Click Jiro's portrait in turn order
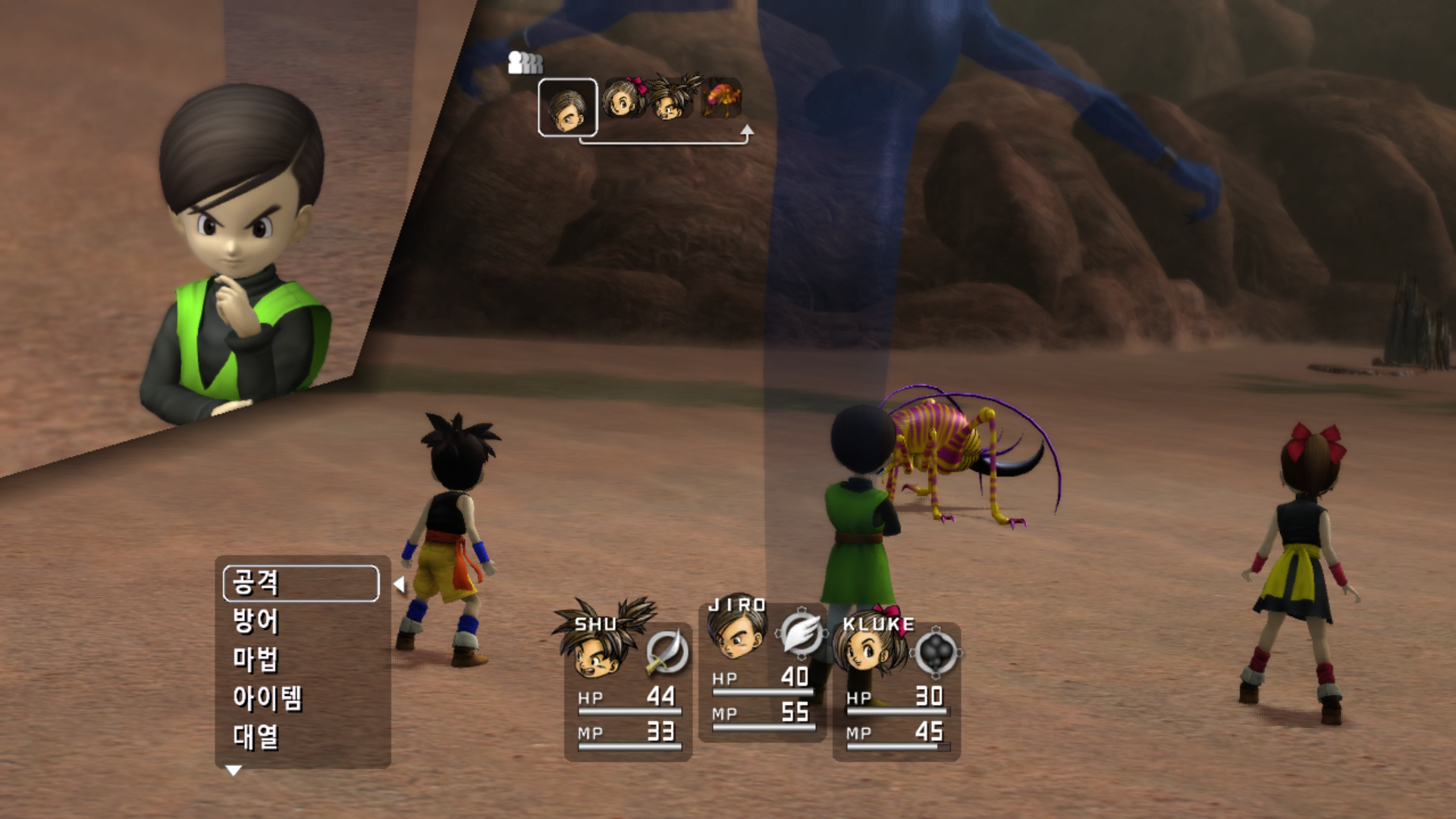The image size is (1456, 819). pyautogui.click(x=567, y=108)
